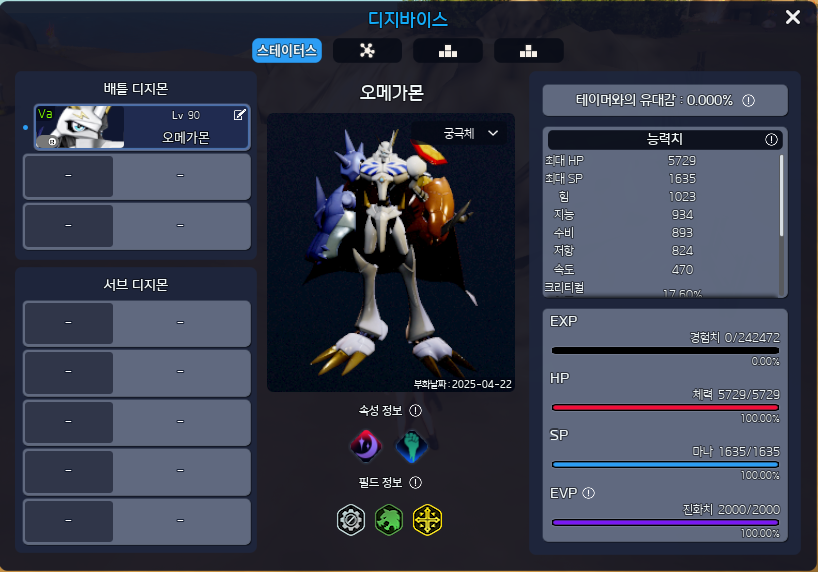The image size is (818, 572).
Task: Show the EVP info tooltip
Action: pyautogui.click(x=589, y=493)
